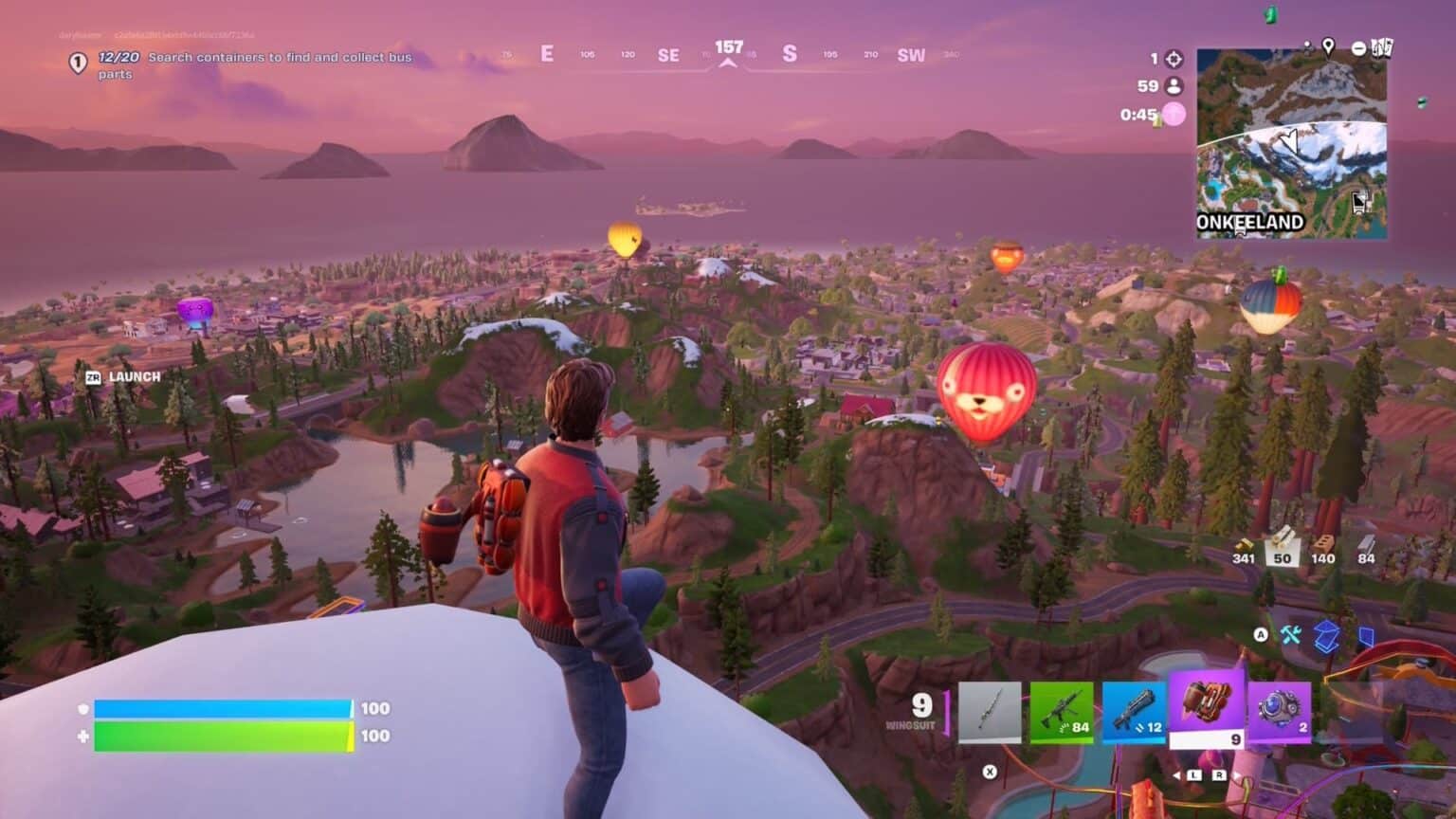Image resolution: width=1456 pixels, height=819 pixels.
Task: Click the ZR Launch prompt
Action: [x=121, y=376]
